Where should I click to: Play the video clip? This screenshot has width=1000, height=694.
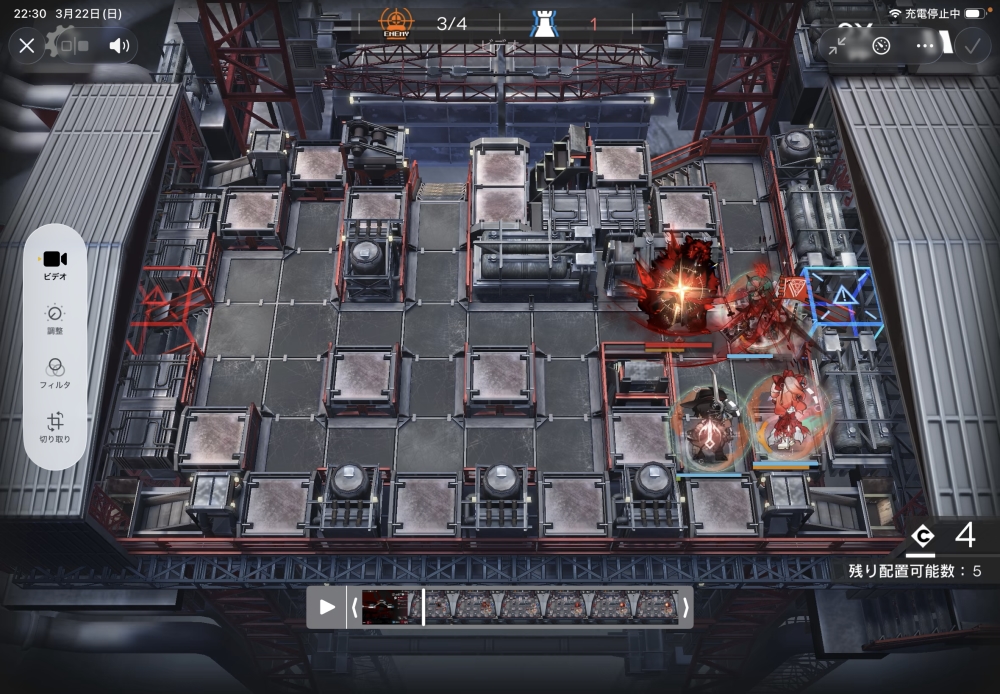point(327,607)
